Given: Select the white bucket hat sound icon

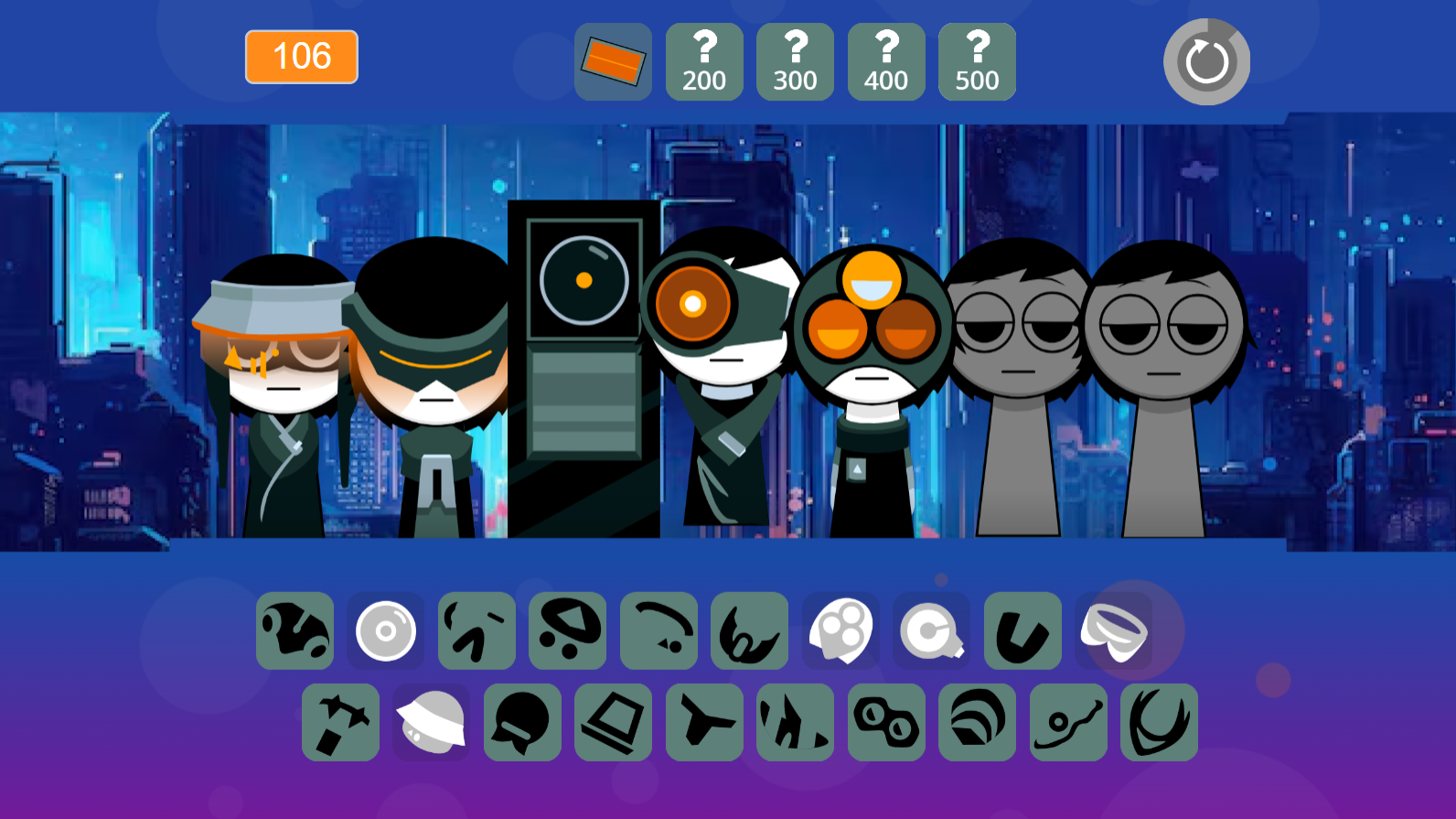Looking at the screenshot, I should pyautogui.click(x=431, y=722).
